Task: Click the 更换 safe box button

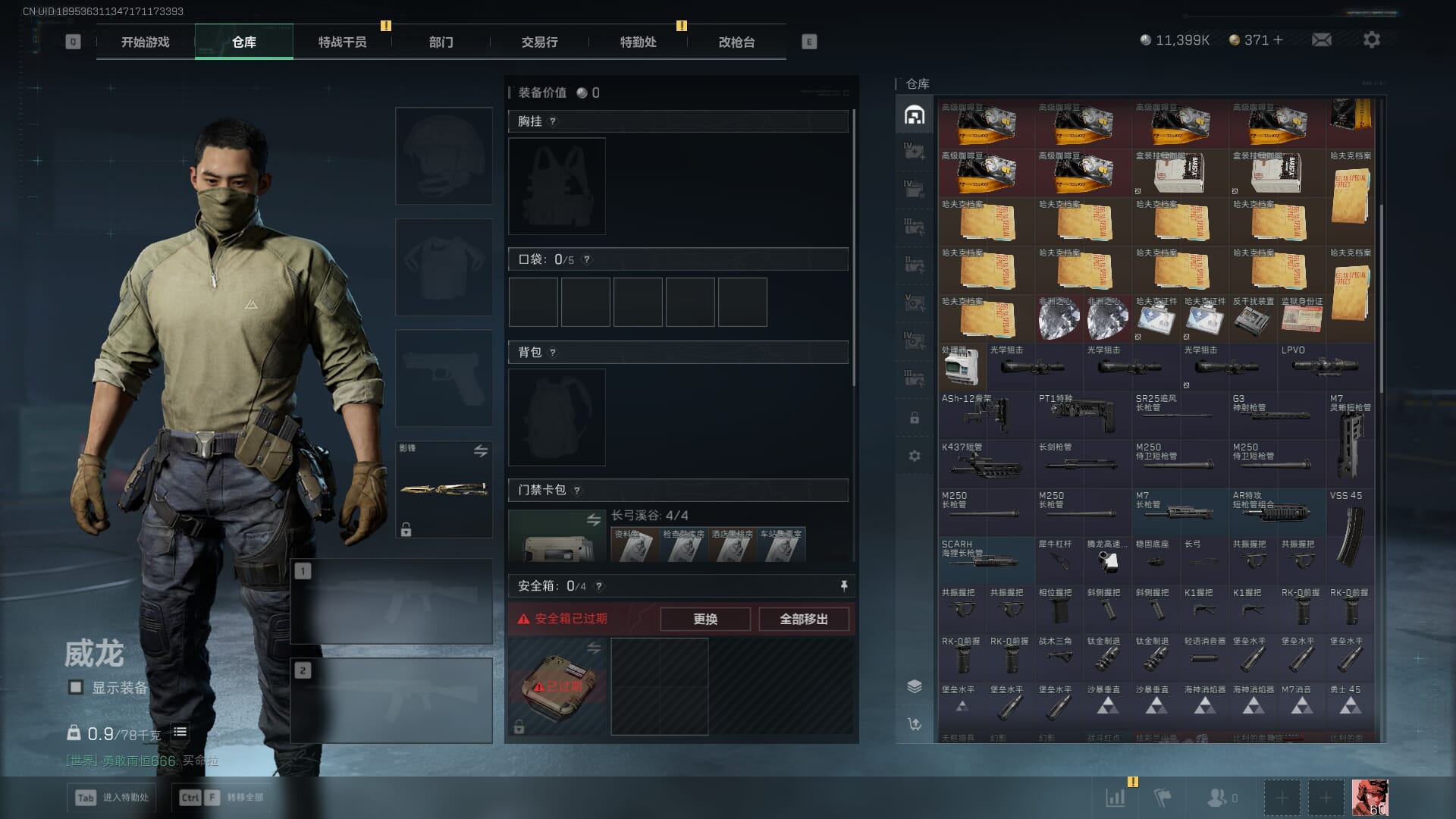Action: click(x=704, y=619)
